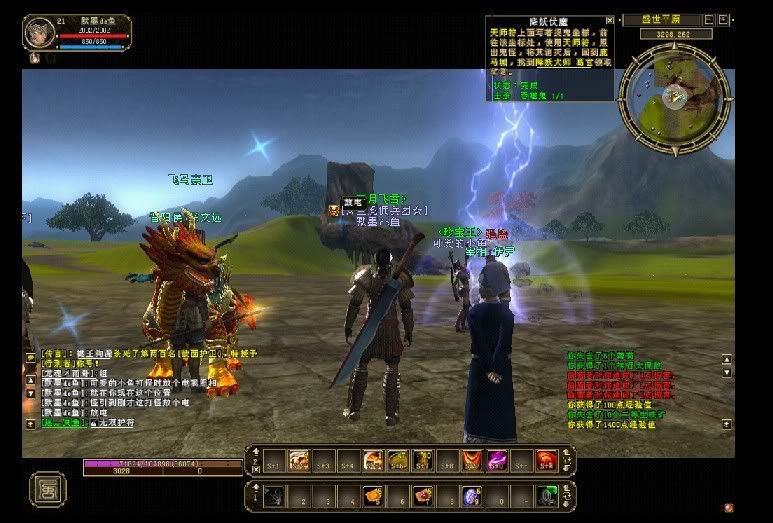
Task: Select the dark claw skill in lower slot one
Action: (274, 495)
